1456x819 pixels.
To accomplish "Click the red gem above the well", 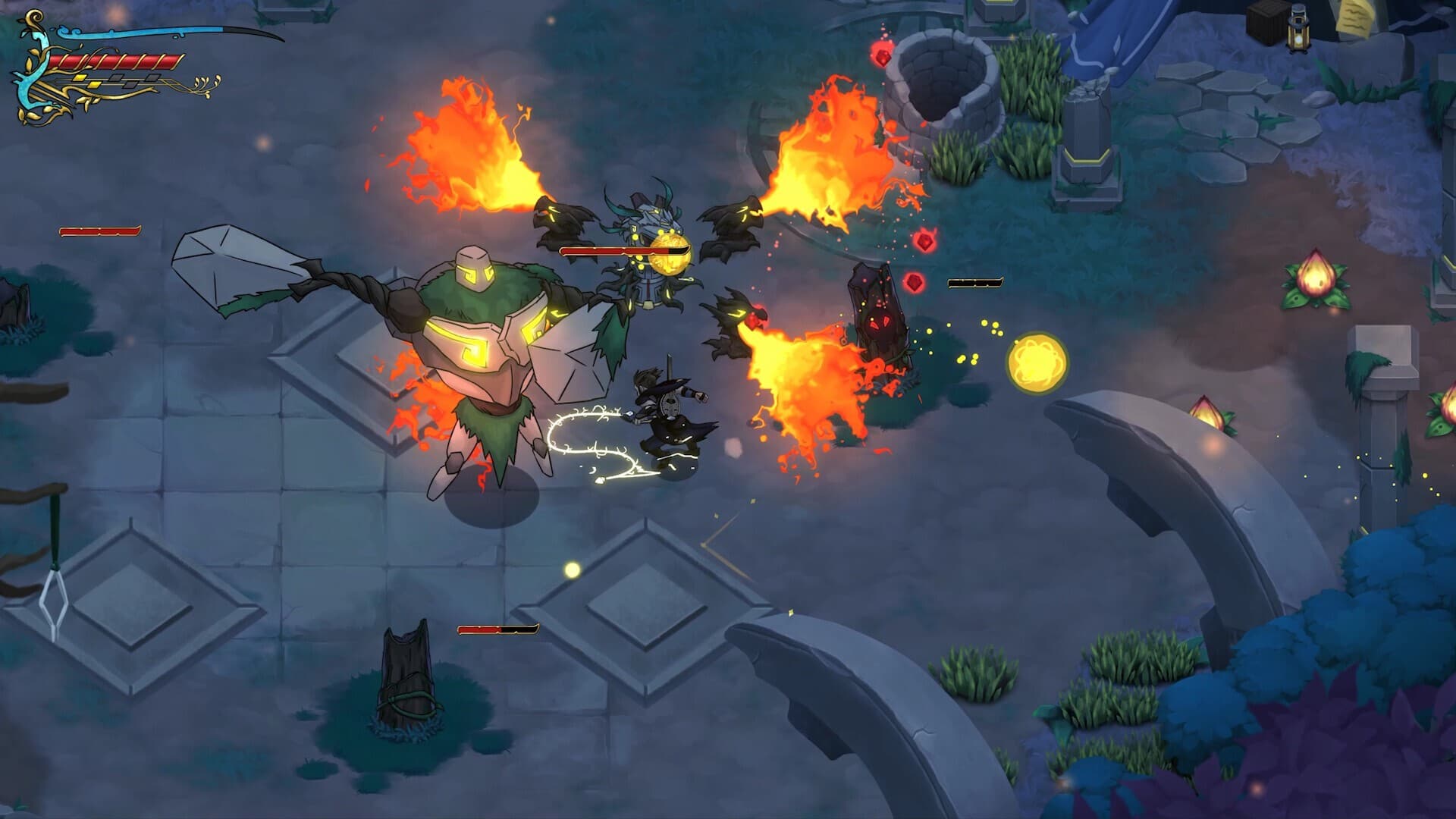I will click(883, 56).
